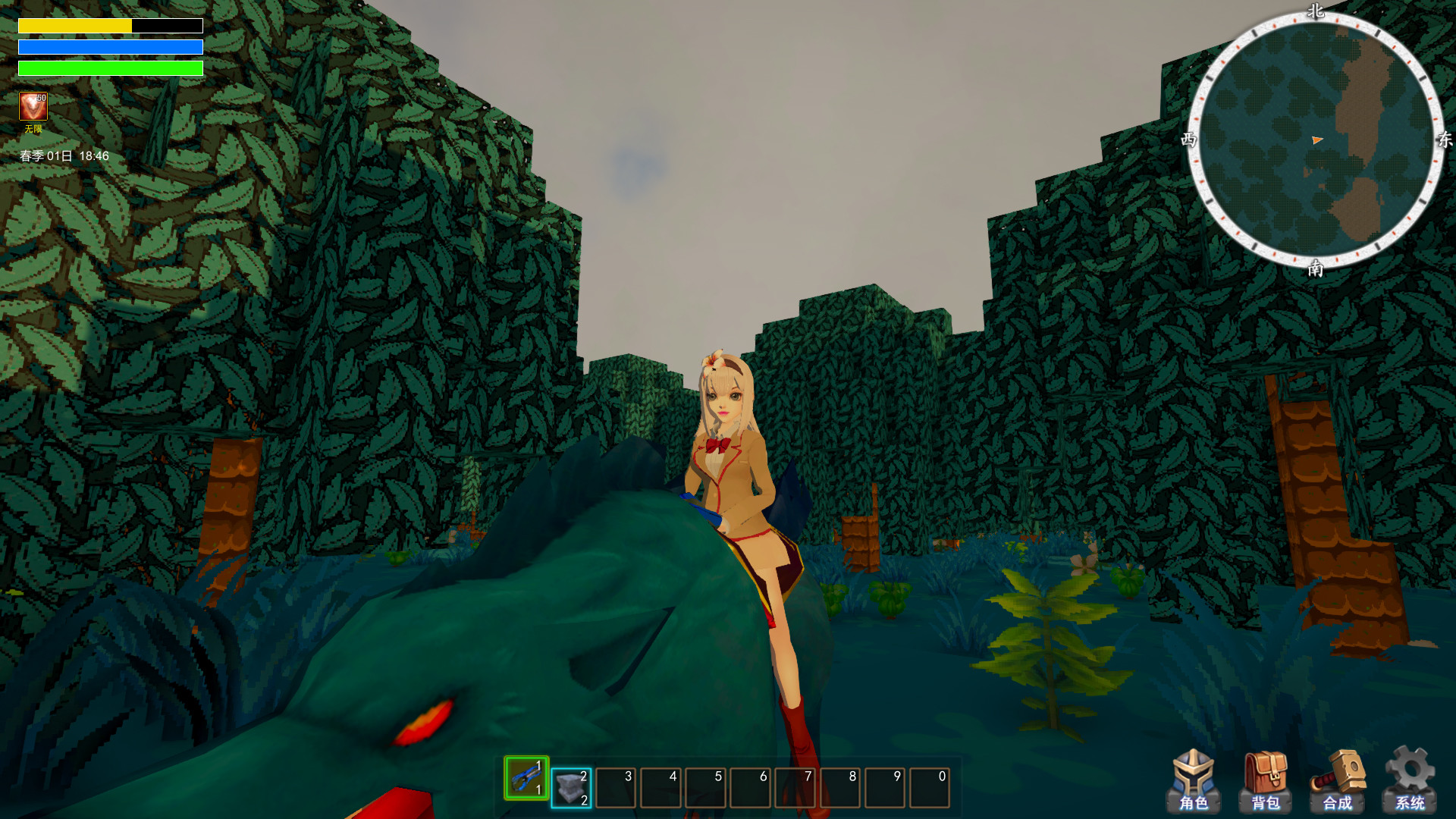Image resolution: width=1456 pixels, height=819 pixels.
Task: Click empty hotbar slot 3
Action: (614, 786)
